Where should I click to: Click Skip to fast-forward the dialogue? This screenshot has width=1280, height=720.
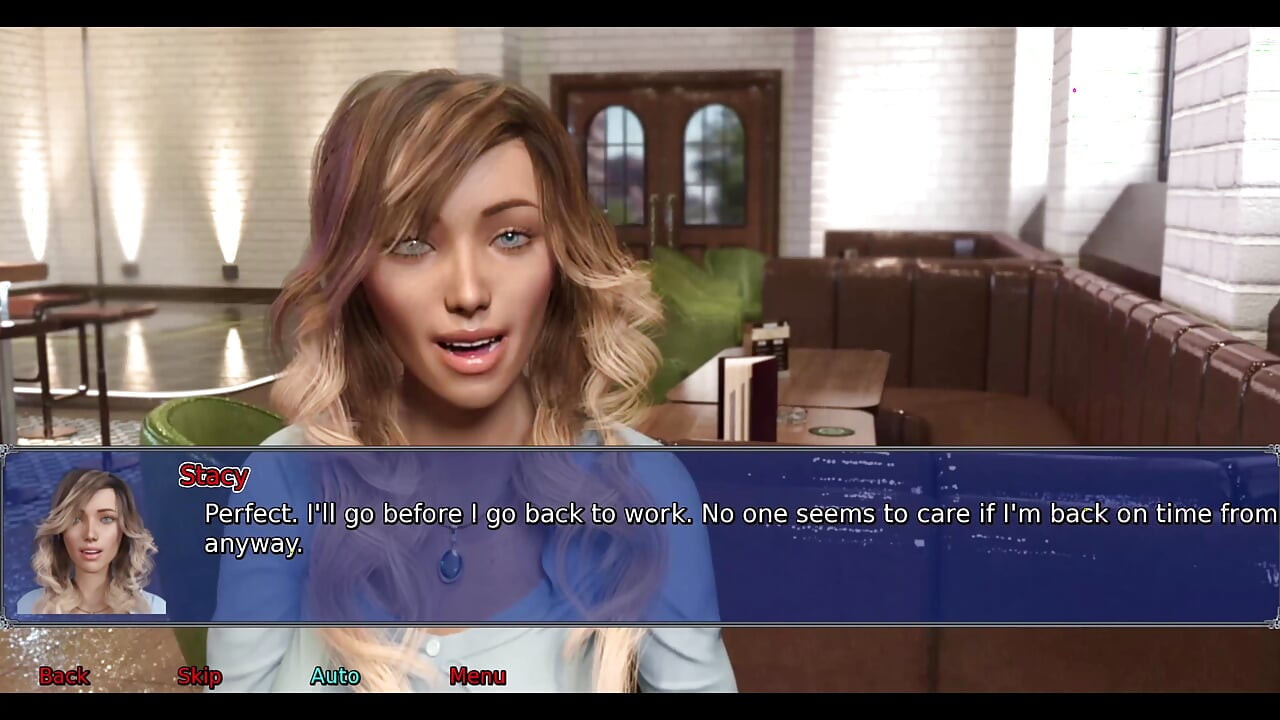click(199, 676)
